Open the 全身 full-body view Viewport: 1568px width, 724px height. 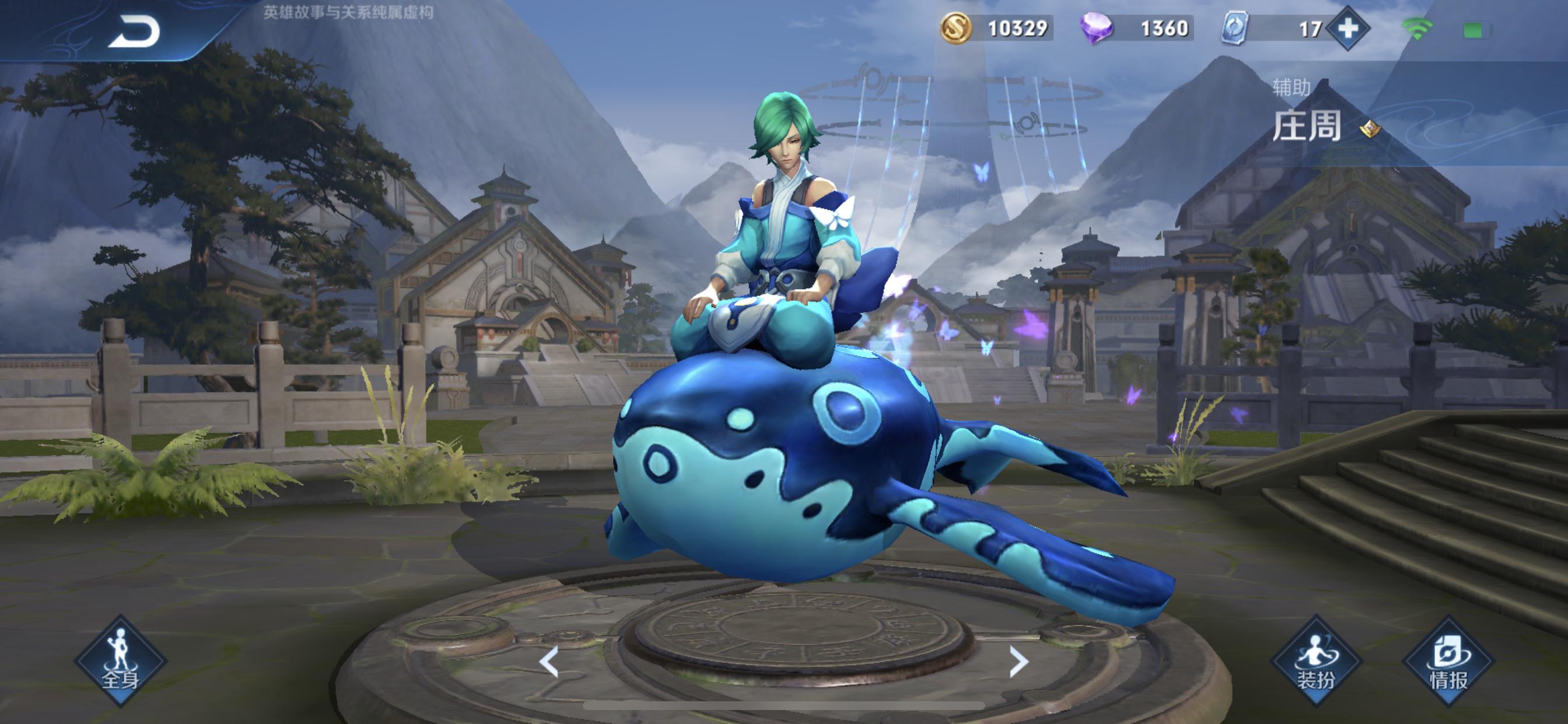point(121,660)
